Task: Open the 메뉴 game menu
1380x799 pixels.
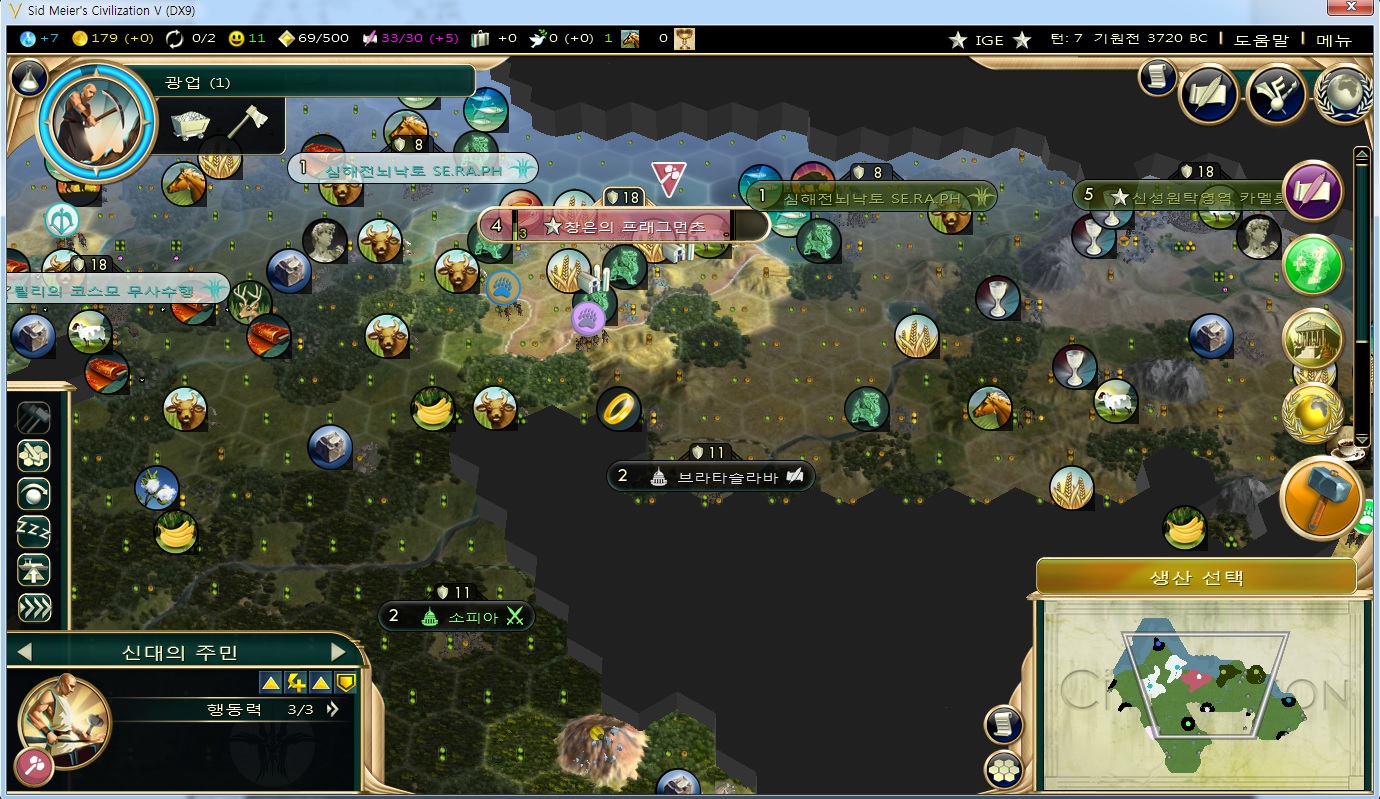Action: [1334, 40]
